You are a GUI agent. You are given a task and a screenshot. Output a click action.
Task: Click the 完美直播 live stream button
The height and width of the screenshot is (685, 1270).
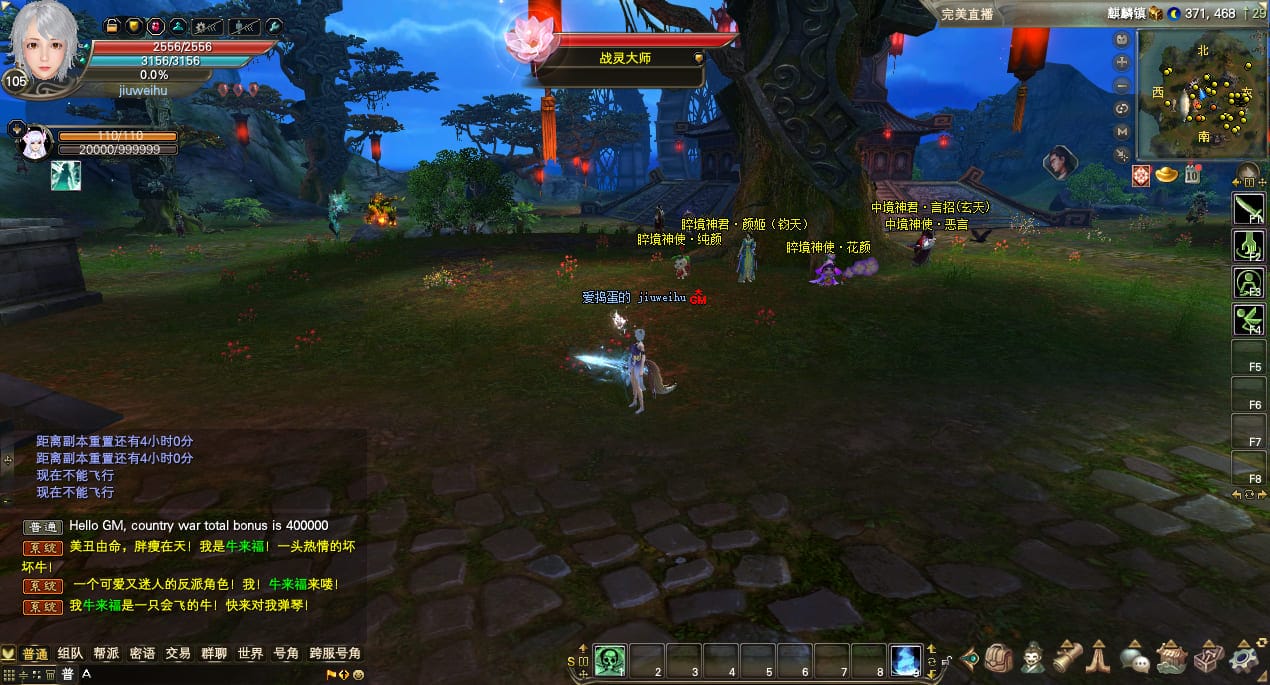tap(967, 14)
